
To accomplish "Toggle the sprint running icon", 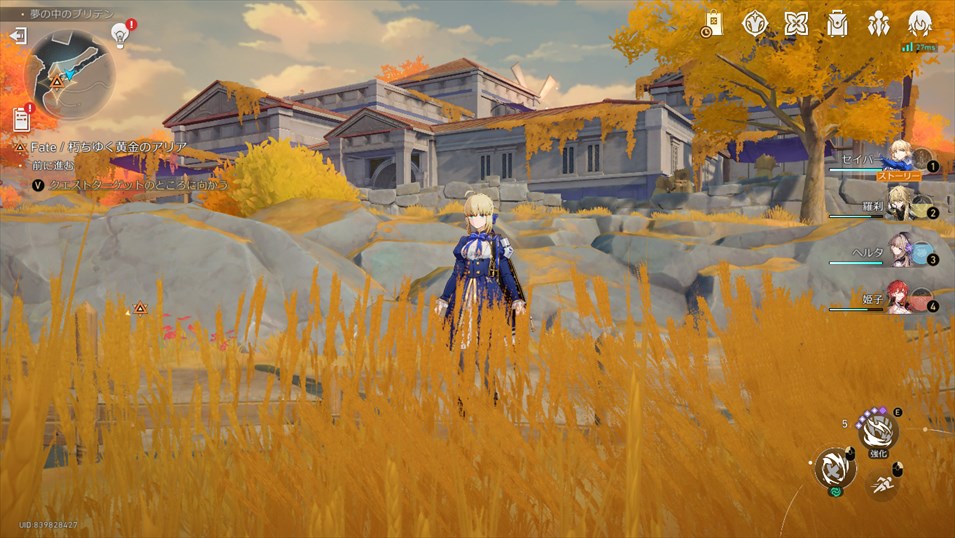I will 882,484.
